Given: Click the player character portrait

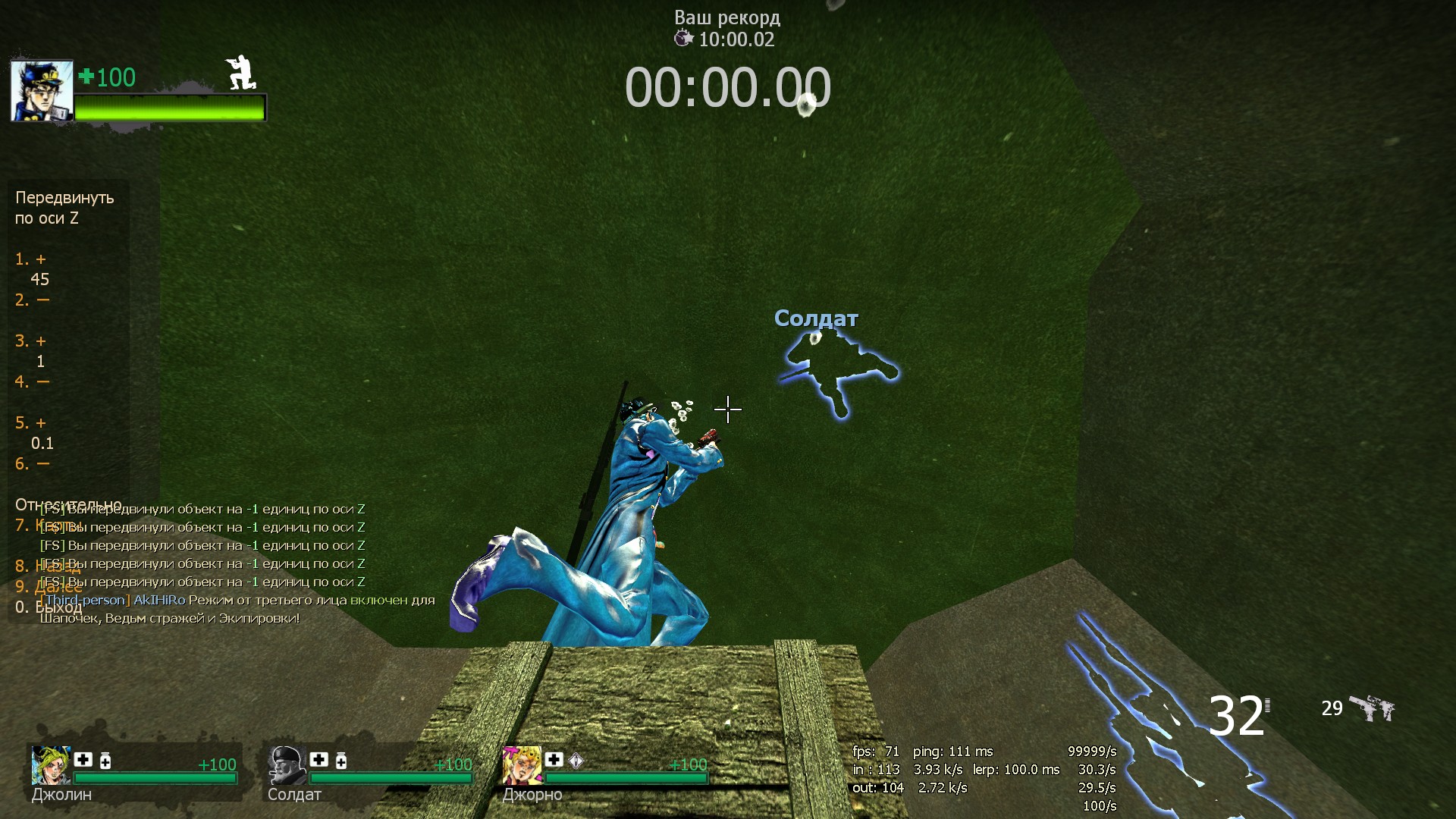Looking at the screenshot, I should click(42, 91).
